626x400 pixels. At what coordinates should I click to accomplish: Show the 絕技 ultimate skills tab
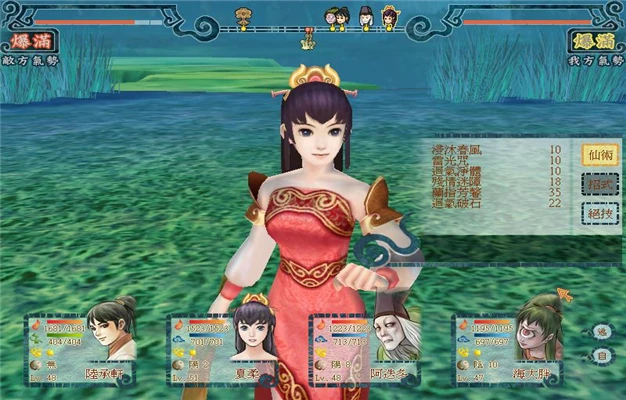click(599, 213)
